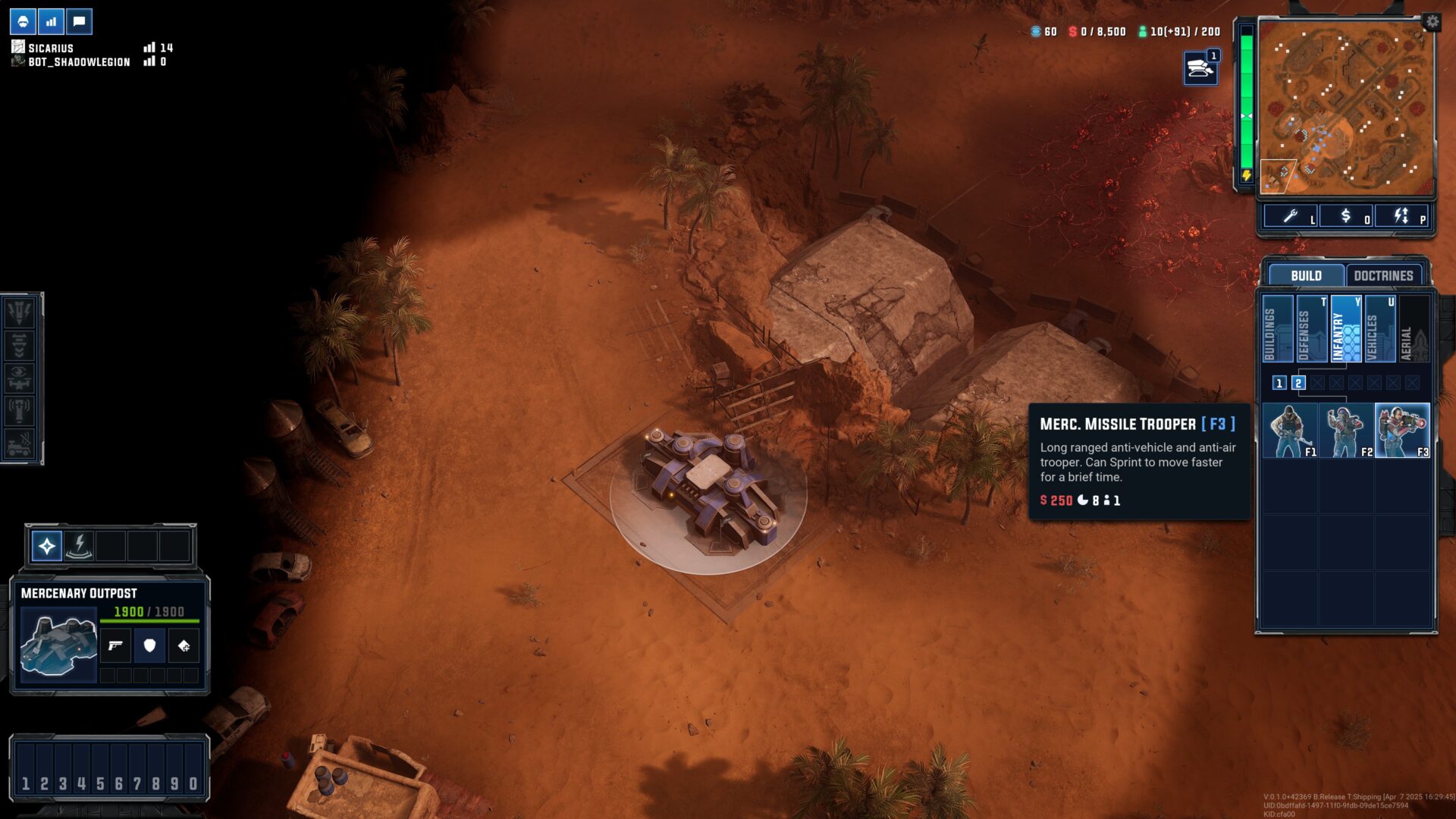Choose the Defenses build category
Screen dimensions: 1456x819
[x=1311, y=328]
